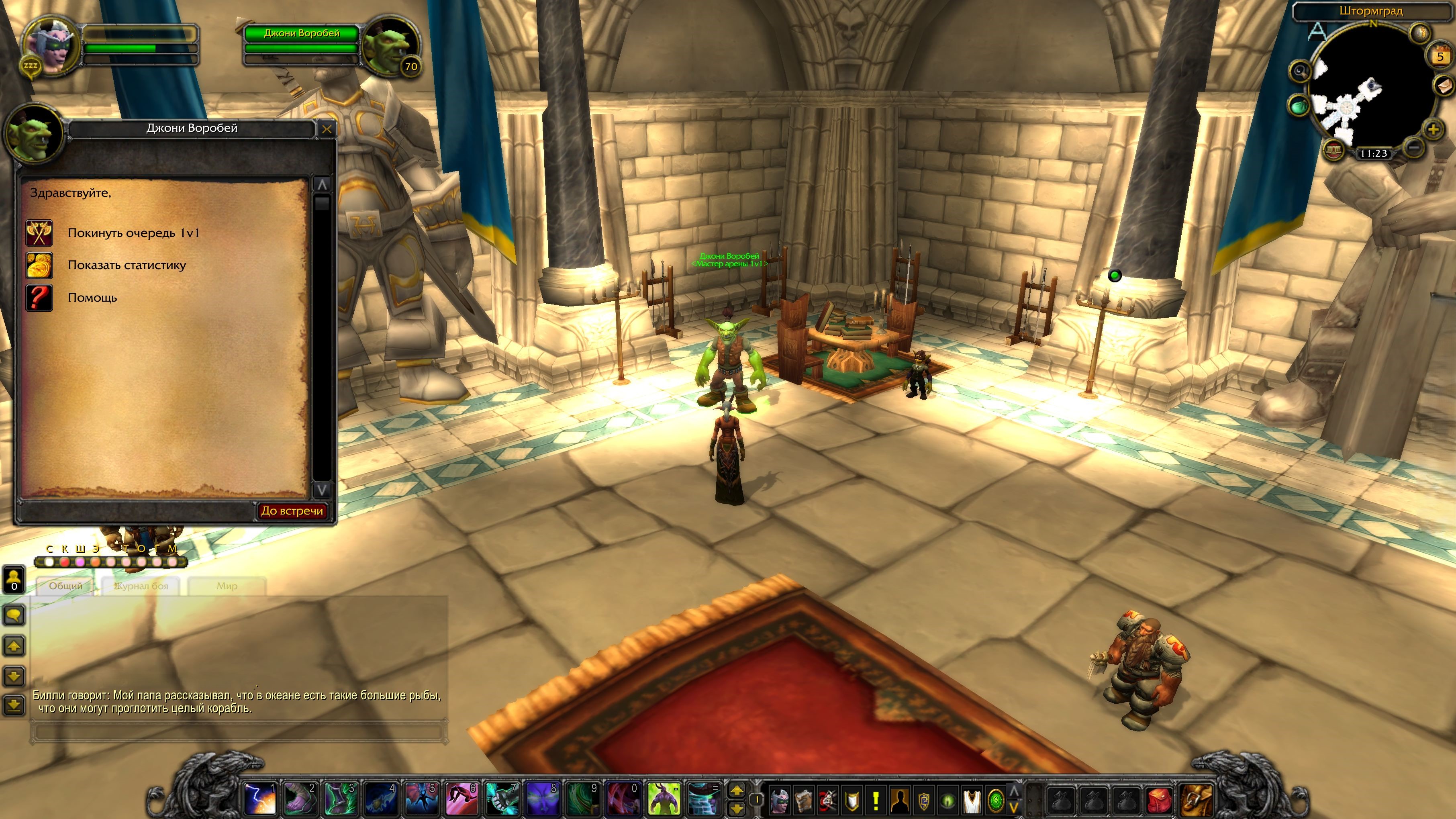Toggle the minimap tracking magnifier button
This screenshot has width=1456, height=819.
[x=1300, y=71]
